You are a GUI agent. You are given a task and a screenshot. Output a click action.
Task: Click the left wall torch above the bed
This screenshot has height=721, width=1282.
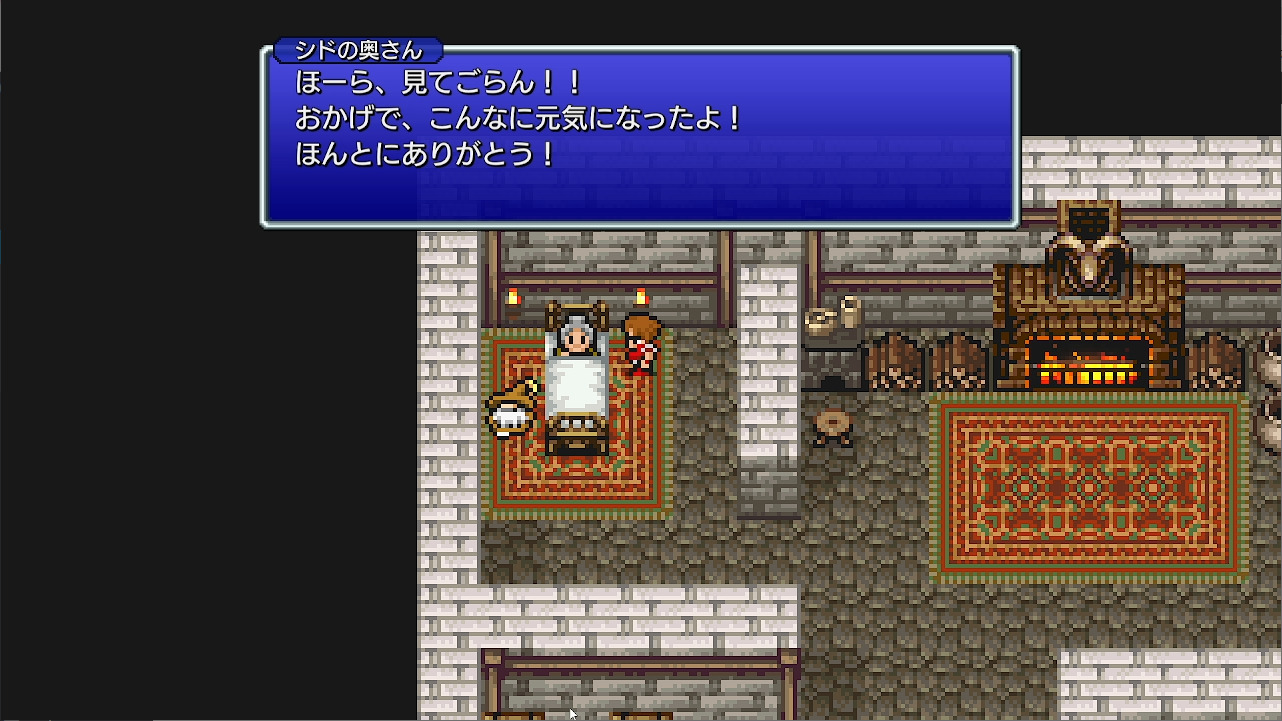[512, 295]
